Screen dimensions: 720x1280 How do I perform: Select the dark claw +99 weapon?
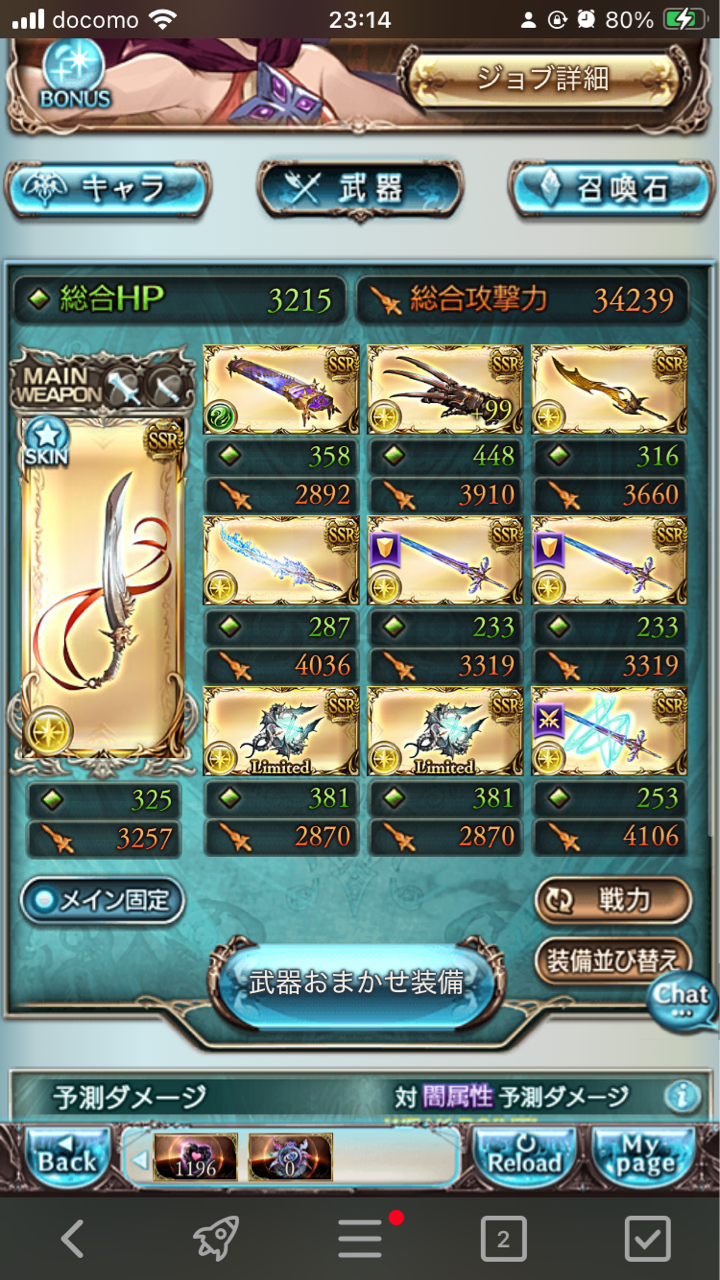pyautogui.click(x=445, y=390)
